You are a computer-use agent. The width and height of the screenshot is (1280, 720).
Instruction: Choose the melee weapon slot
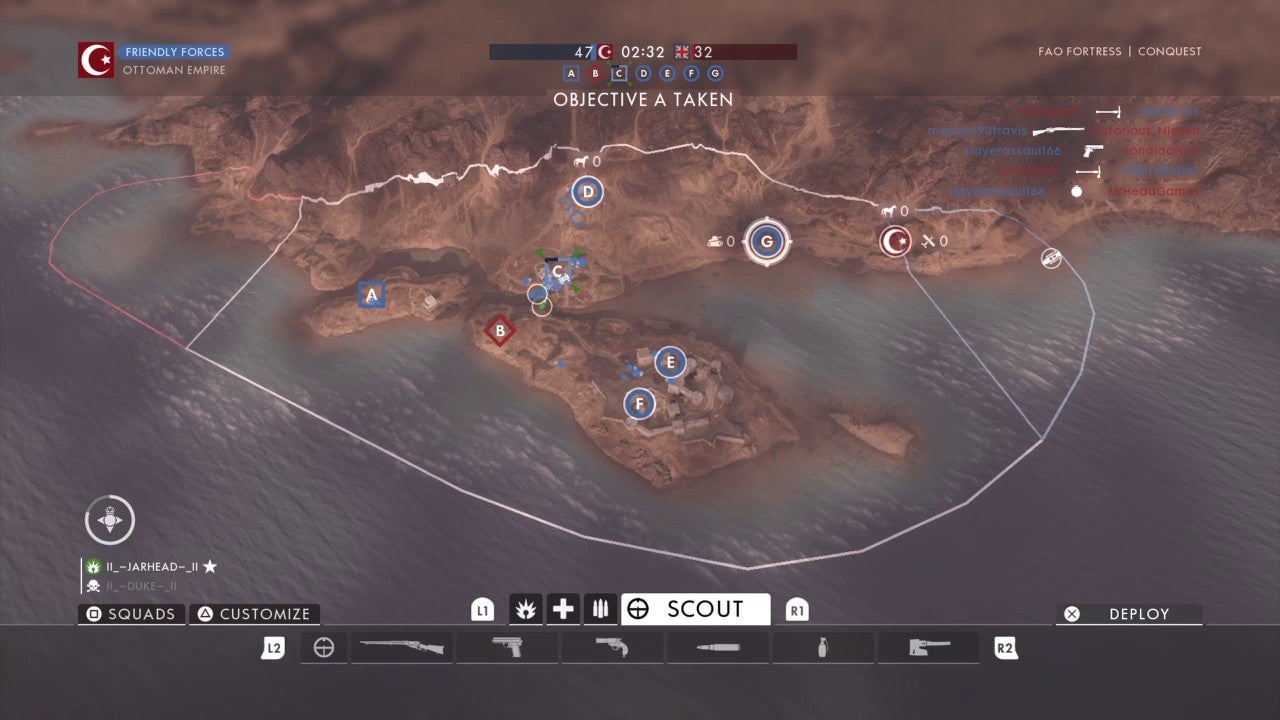point(927,648)
